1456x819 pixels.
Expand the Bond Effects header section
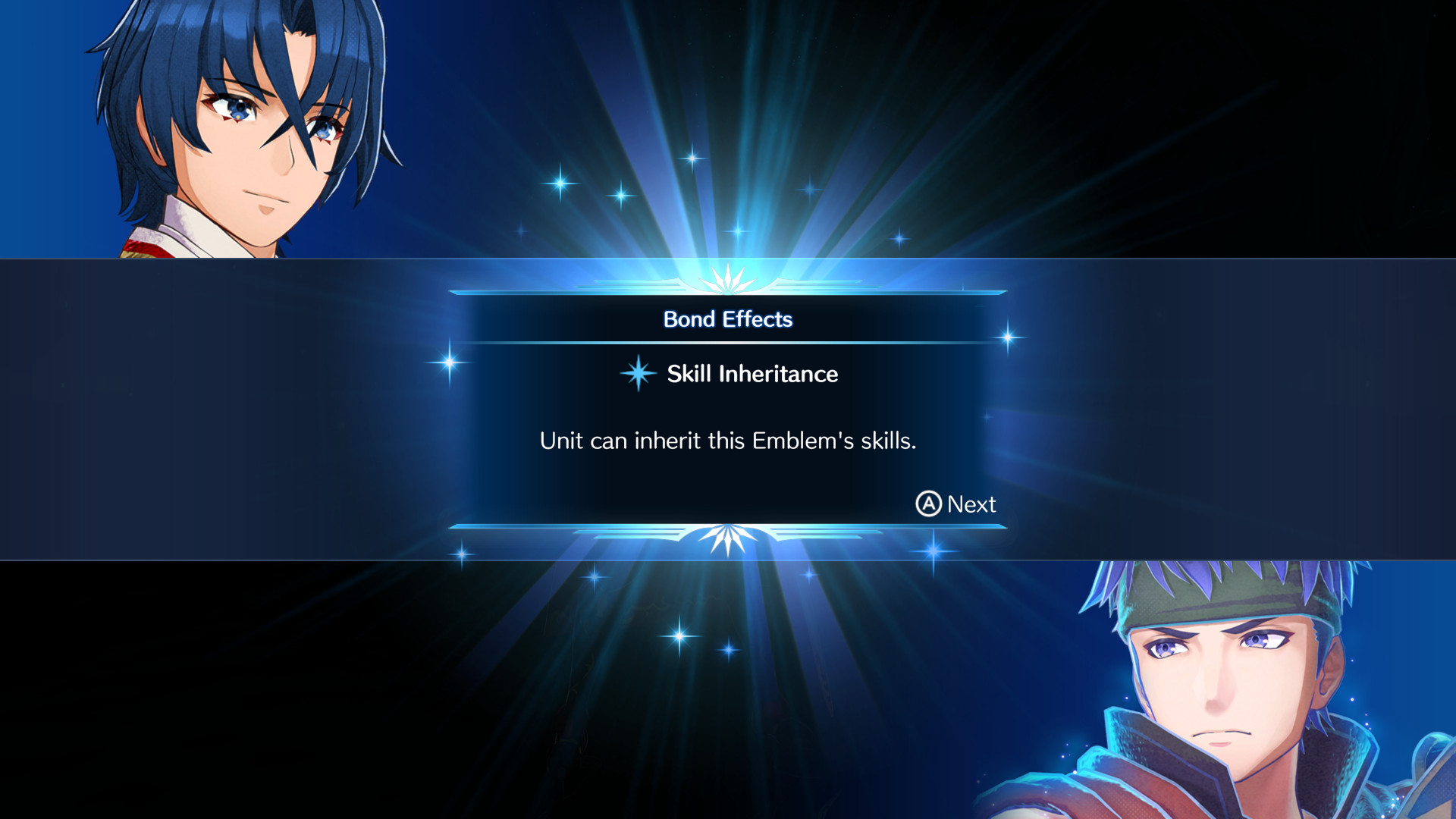coord(728,319)
